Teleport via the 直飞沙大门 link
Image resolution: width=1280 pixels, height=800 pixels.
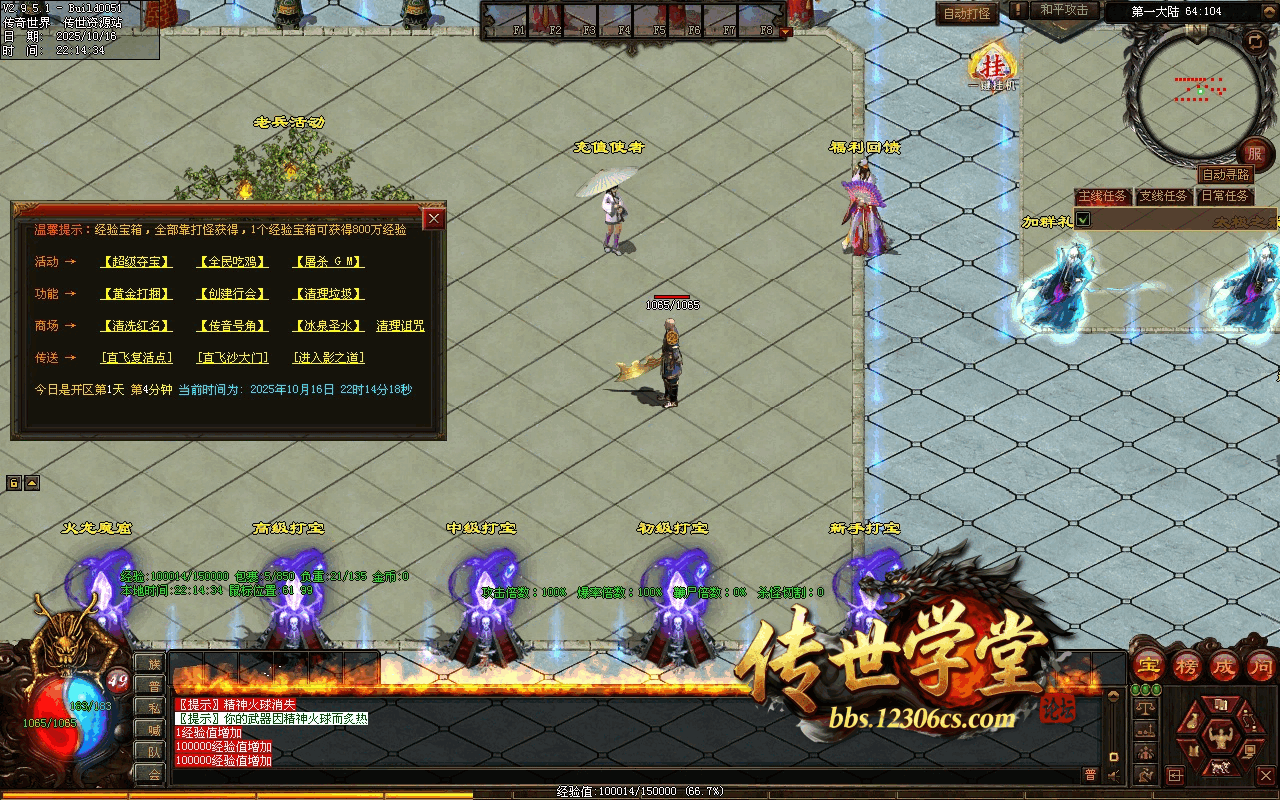[x=232, y=358]
